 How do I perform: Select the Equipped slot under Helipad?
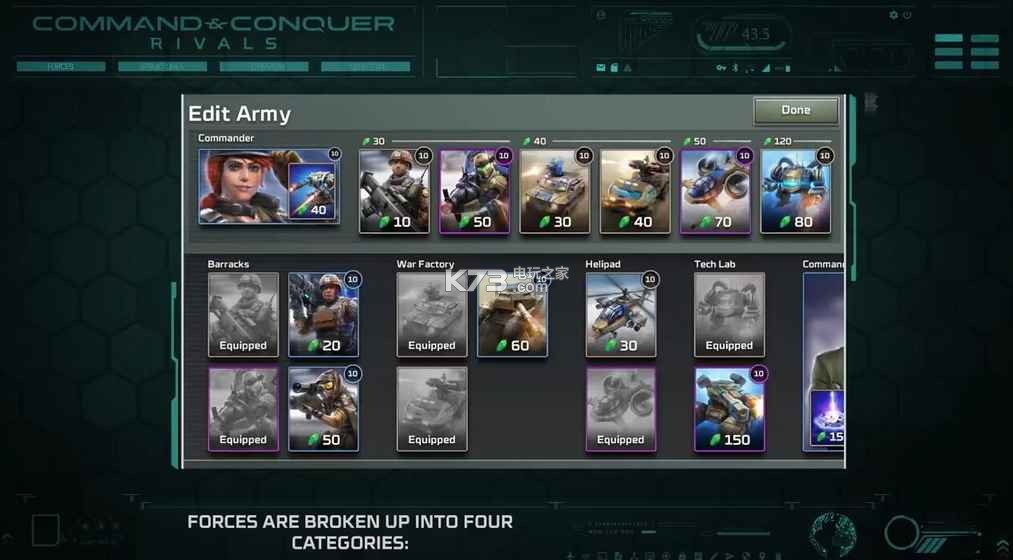pyautogui.click(x=621, y=409)
